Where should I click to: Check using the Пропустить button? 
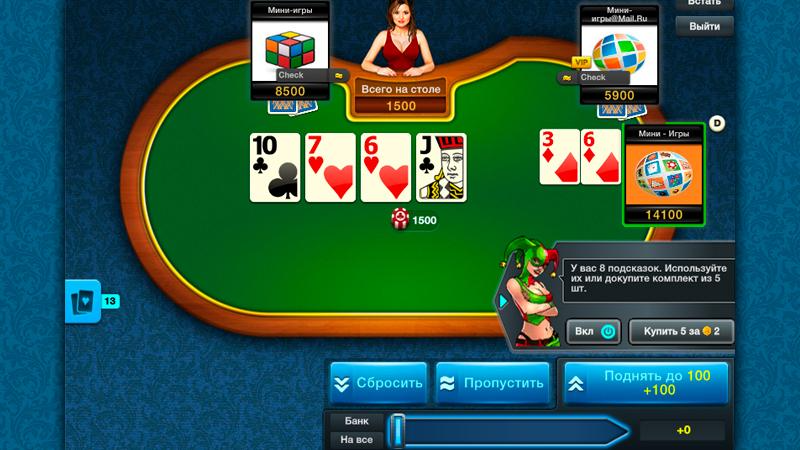click(493, 382)
